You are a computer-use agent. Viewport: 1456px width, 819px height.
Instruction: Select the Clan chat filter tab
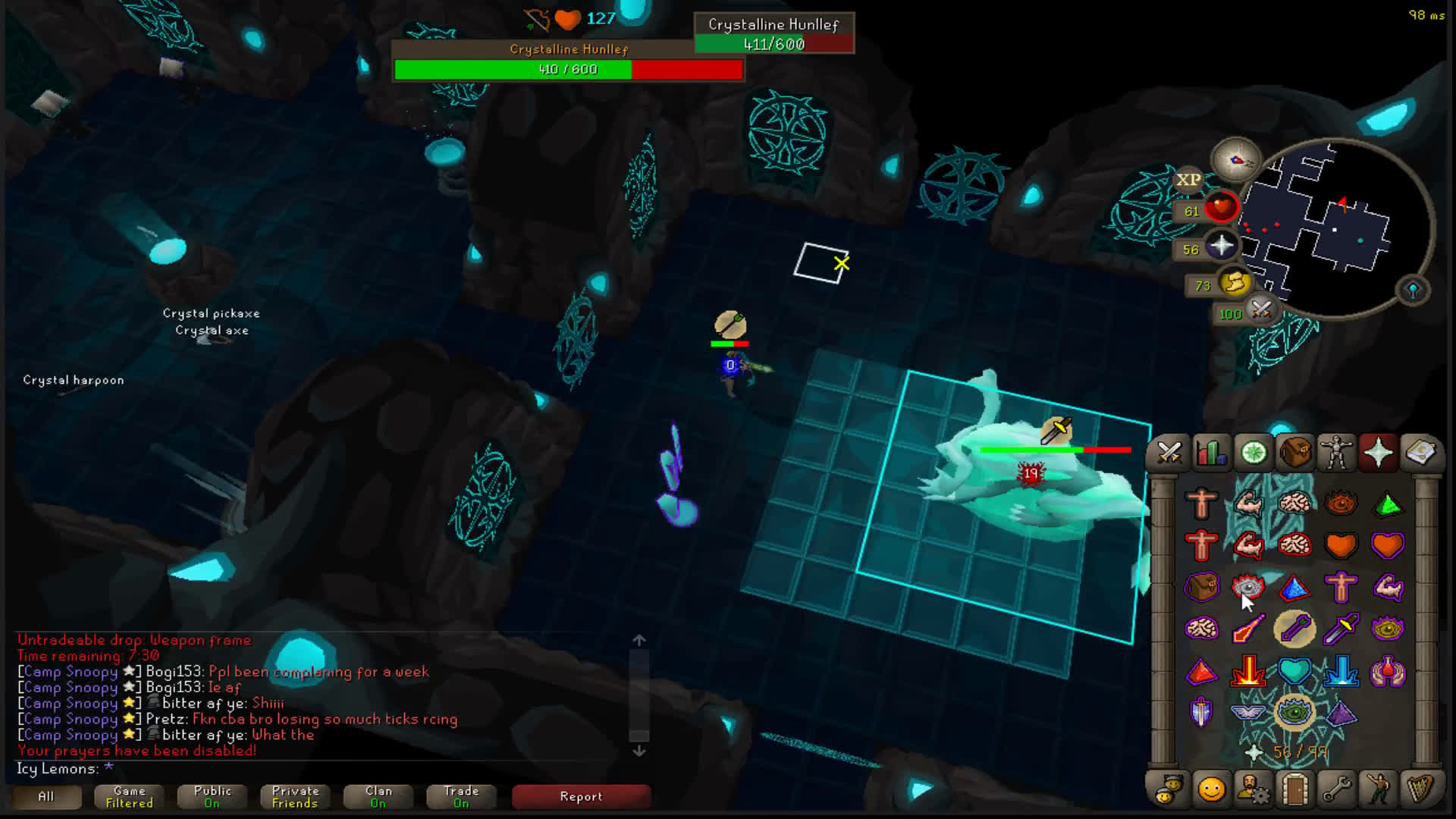pos(378,796)
